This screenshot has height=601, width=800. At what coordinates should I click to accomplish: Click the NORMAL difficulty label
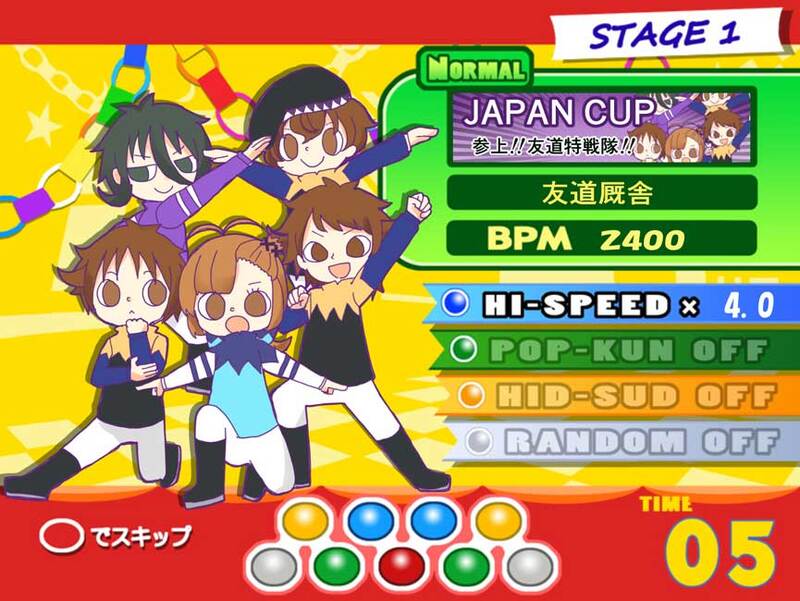[x=475, y=69]
